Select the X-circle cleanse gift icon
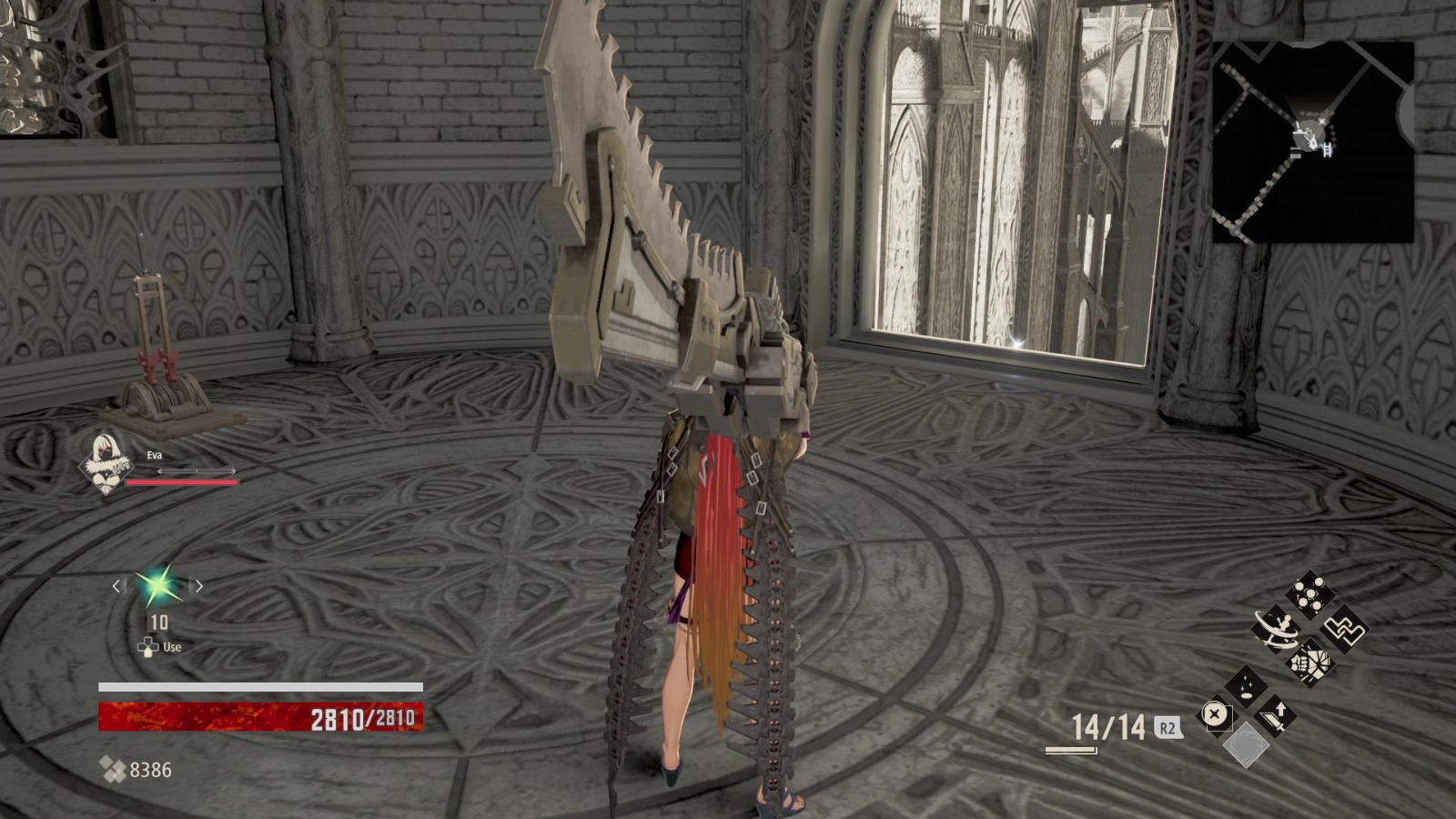Image resolution: width=1456 pixels, height=819 pixels. tap(1217, 713)
